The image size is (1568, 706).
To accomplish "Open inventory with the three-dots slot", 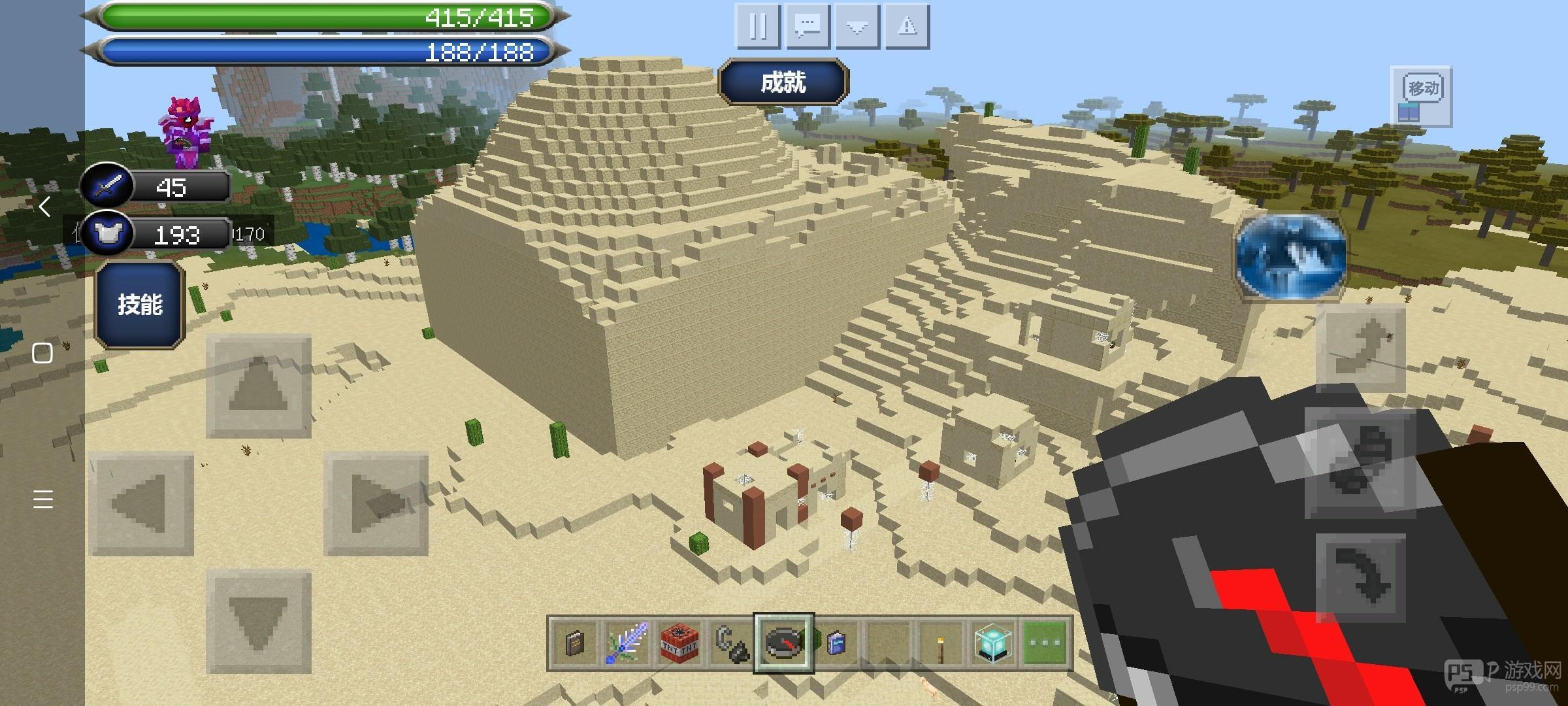I will (1045, 643).
